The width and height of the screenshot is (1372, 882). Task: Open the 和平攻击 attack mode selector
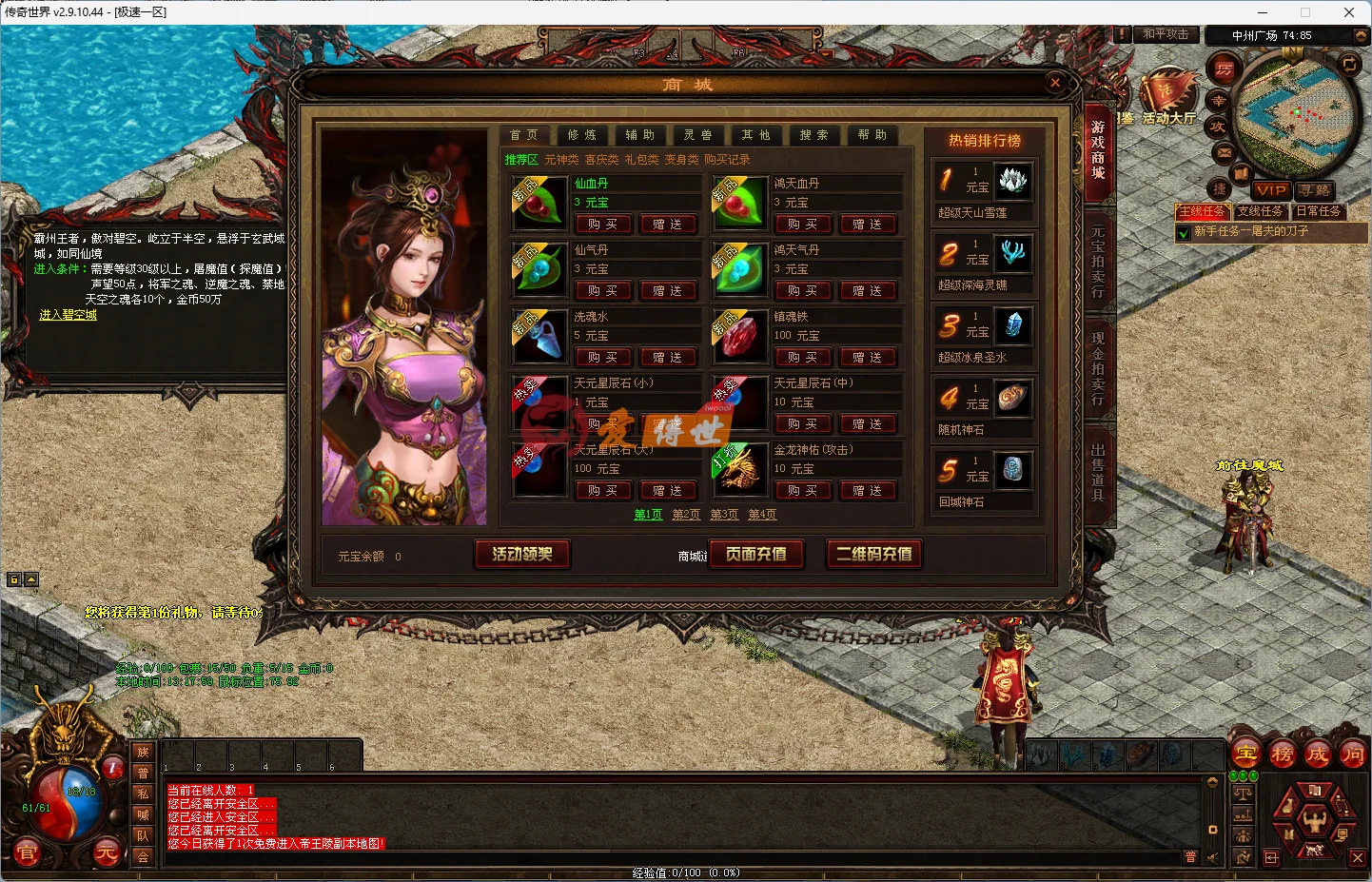pyautogui.click(x=1165, y=34)
